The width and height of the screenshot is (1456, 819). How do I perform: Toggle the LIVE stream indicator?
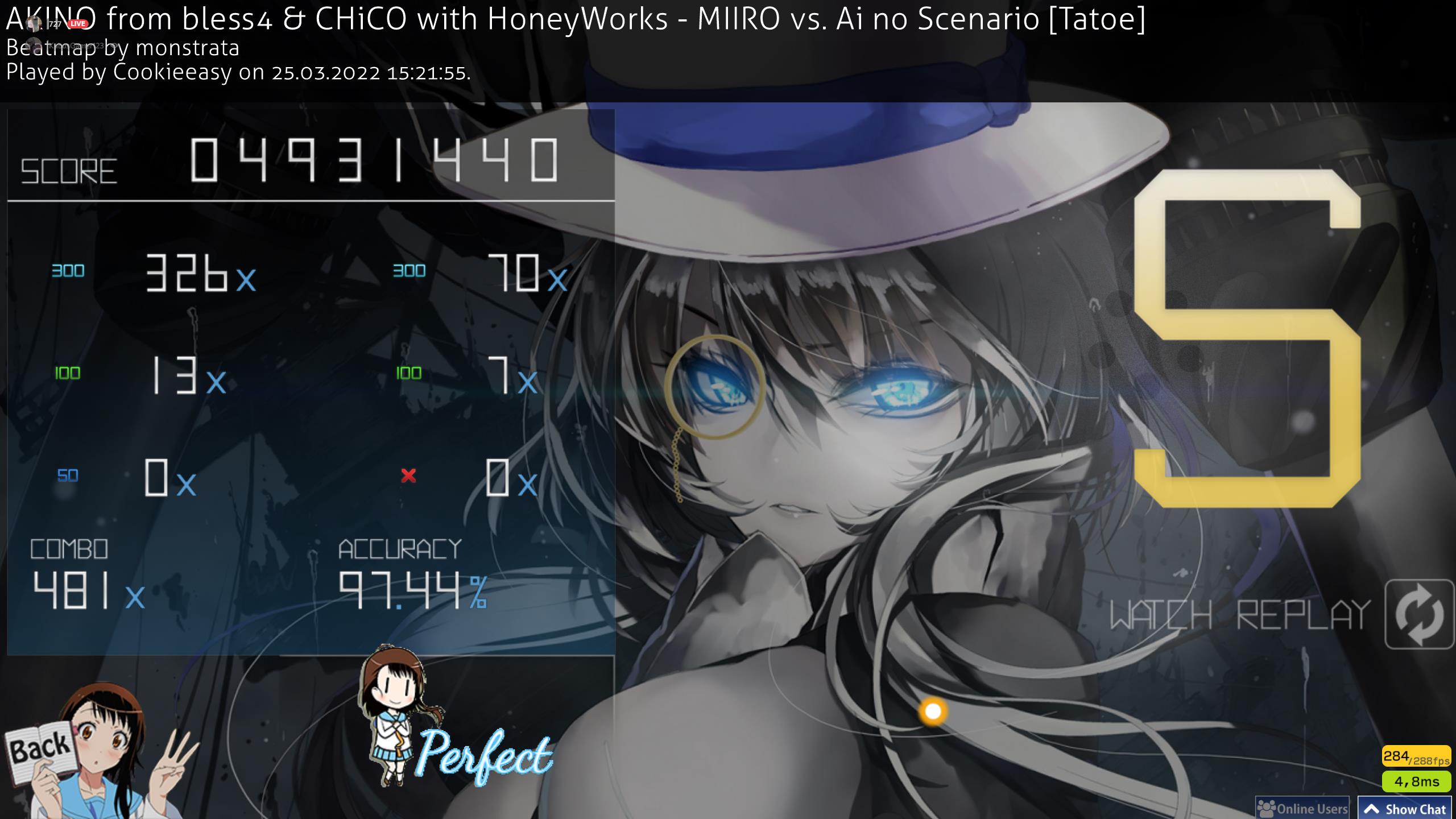tap(77, 23)
